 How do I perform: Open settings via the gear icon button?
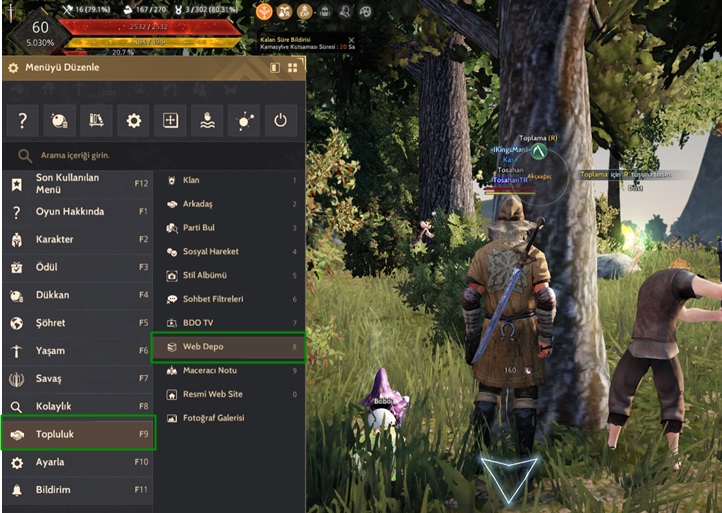pyautogui.click(x=134, y=121)
